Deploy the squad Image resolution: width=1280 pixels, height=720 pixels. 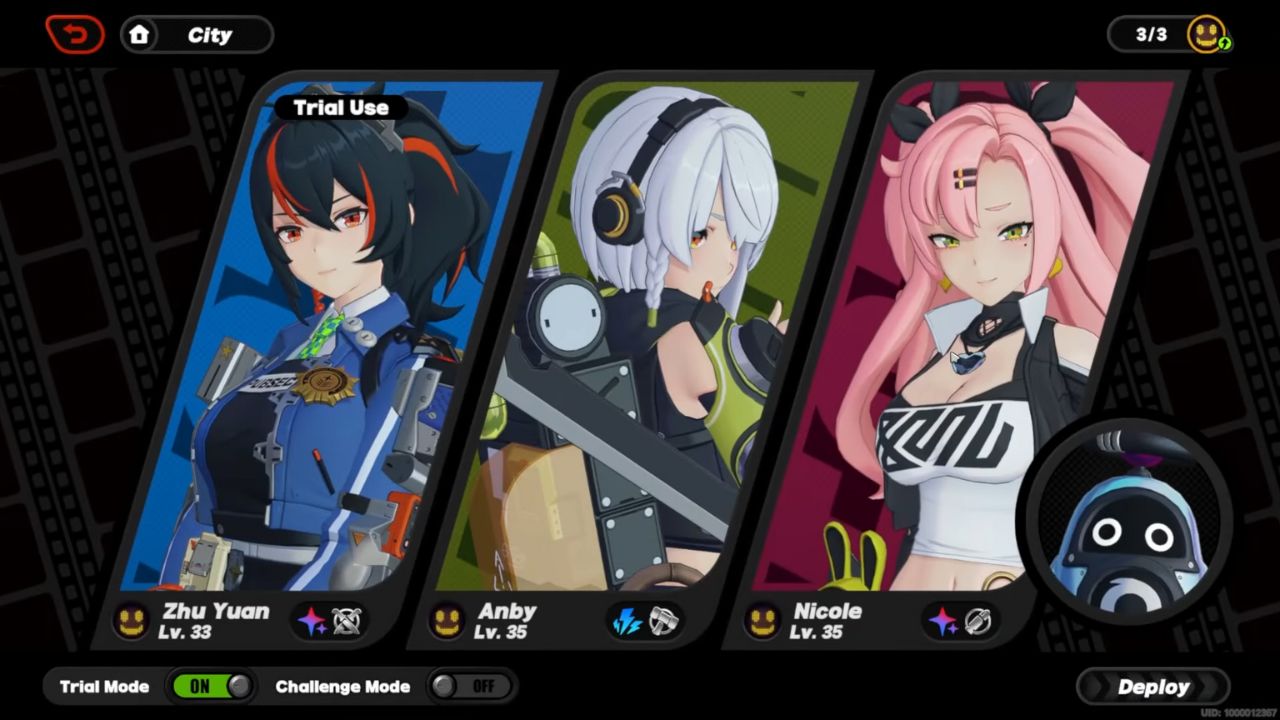click(1153, 687)
